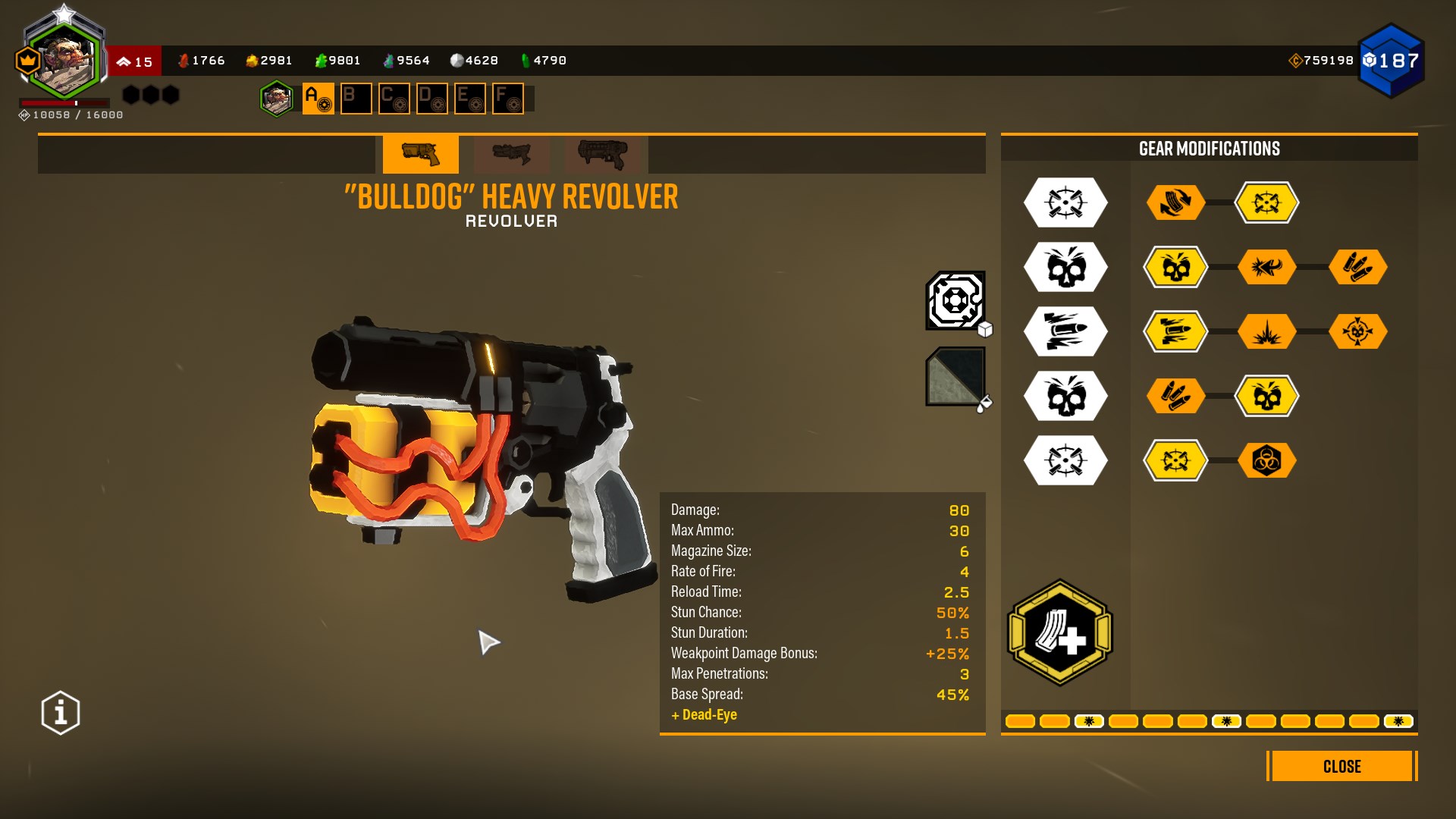Open the weapon paintjob slot
Image resolution: width=1456 pixels, height=819 pixels.
955,376
